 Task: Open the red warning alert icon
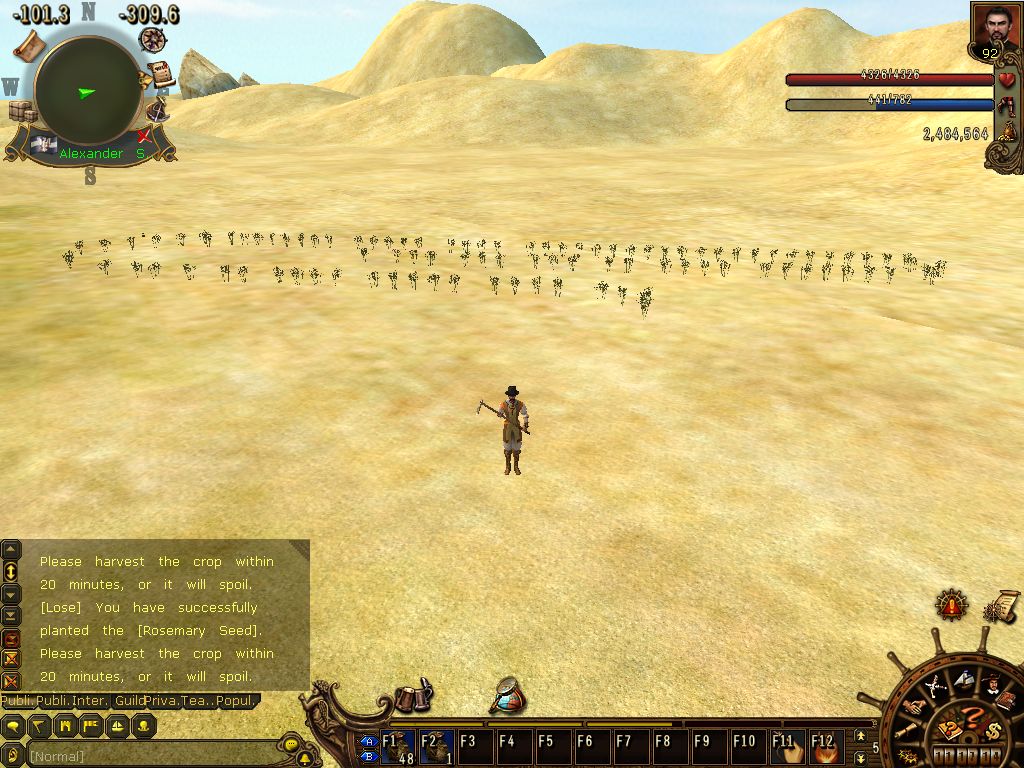click(x=951, y=604)
